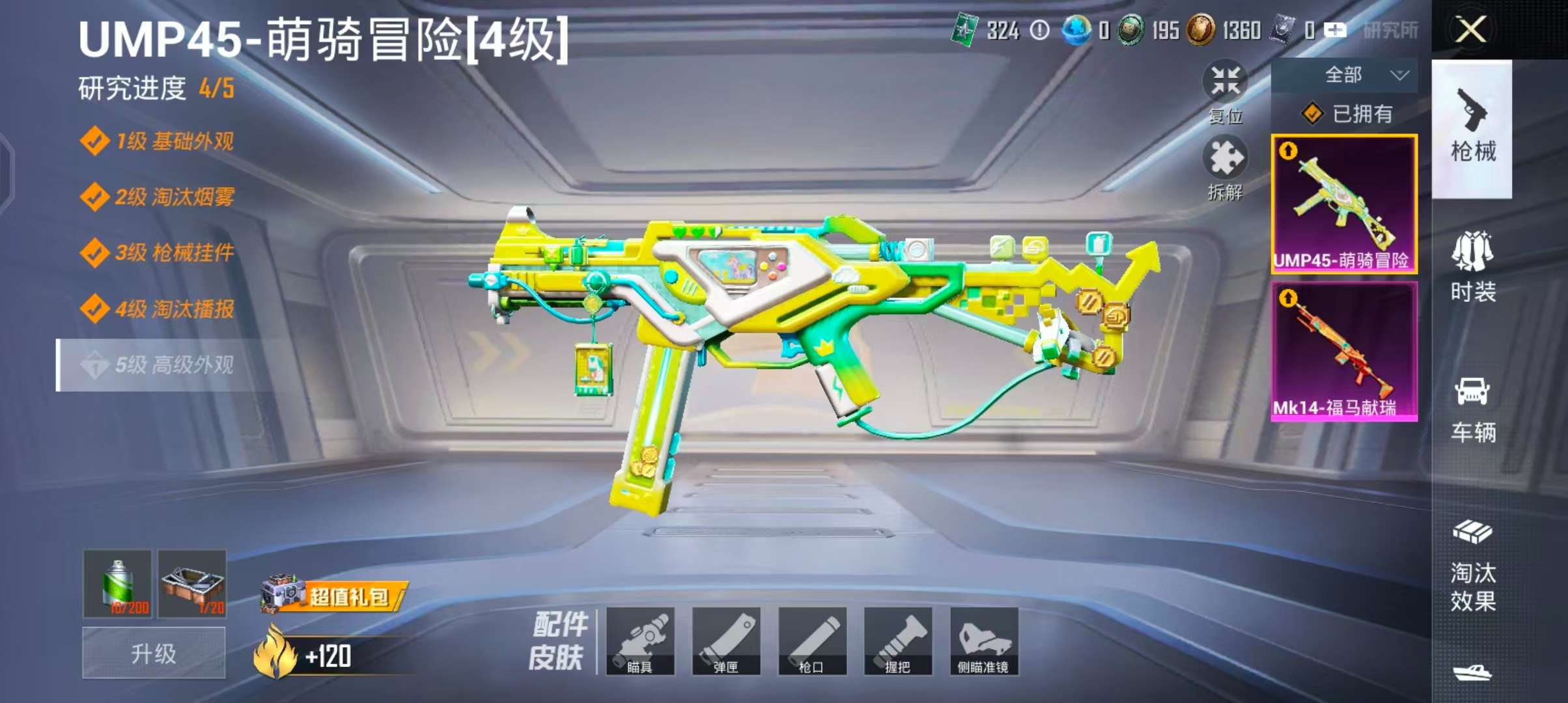
Task: Click the 升级 upgrade button
Action: [x=154, y=653]
